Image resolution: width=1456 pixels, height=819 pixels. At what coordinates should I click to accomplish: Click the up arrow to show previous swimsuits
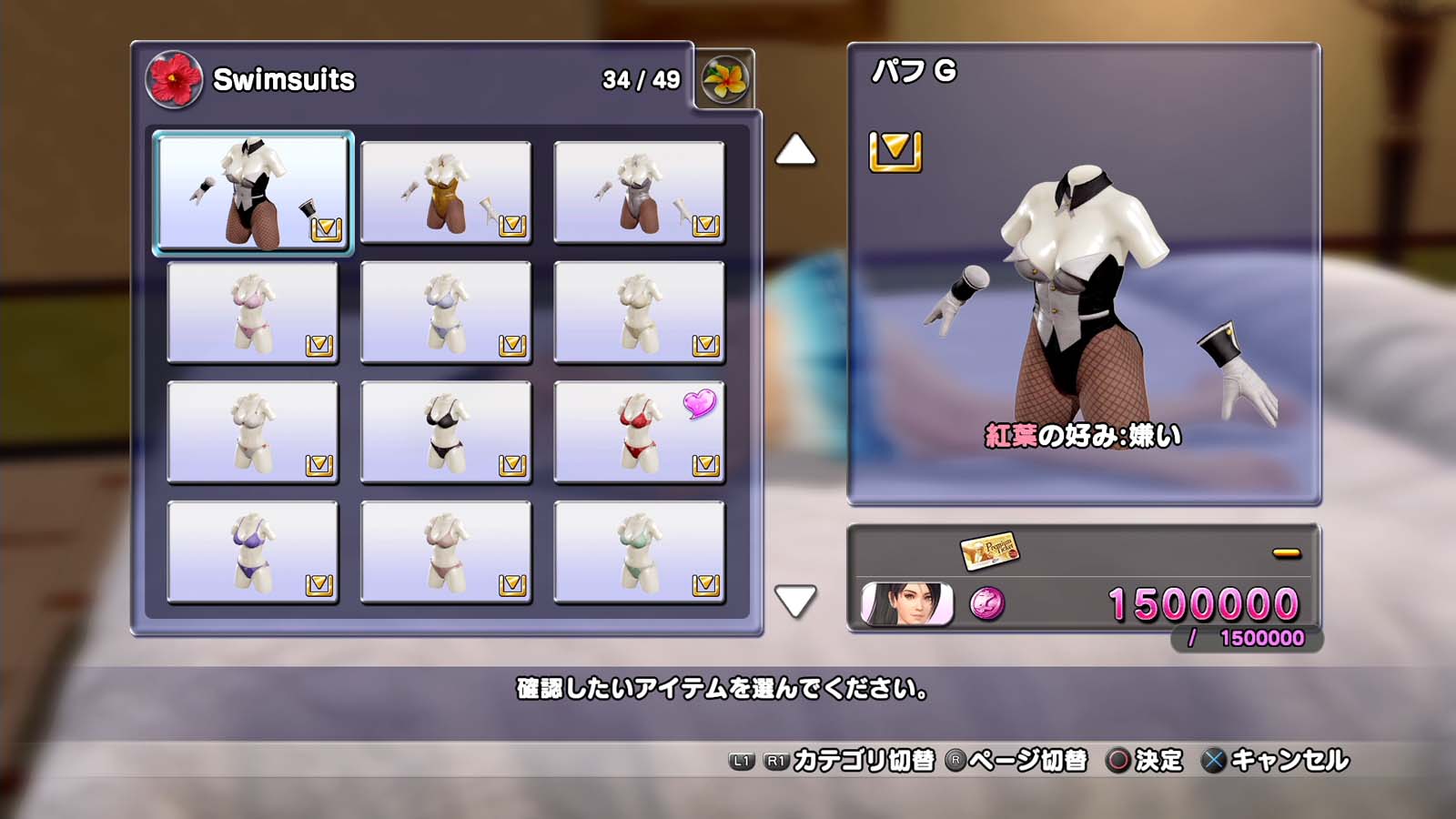[794, 150]
